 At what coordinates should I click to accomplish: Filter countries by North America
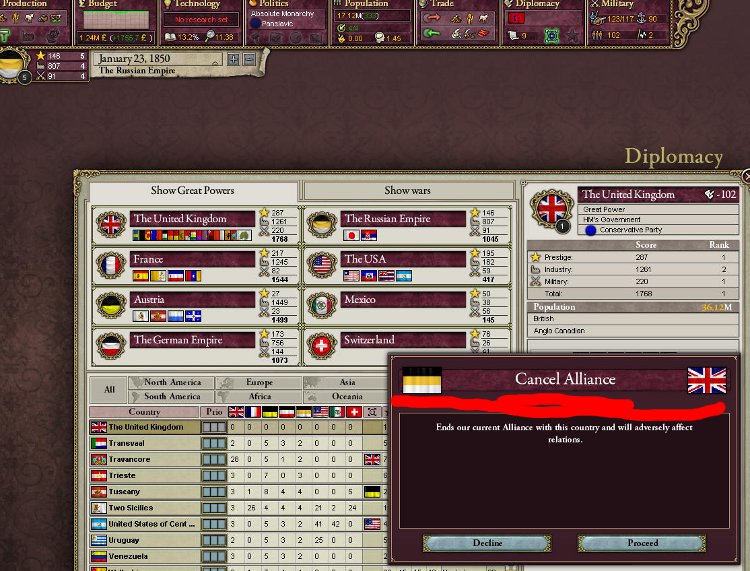click(x=172, y=382)
